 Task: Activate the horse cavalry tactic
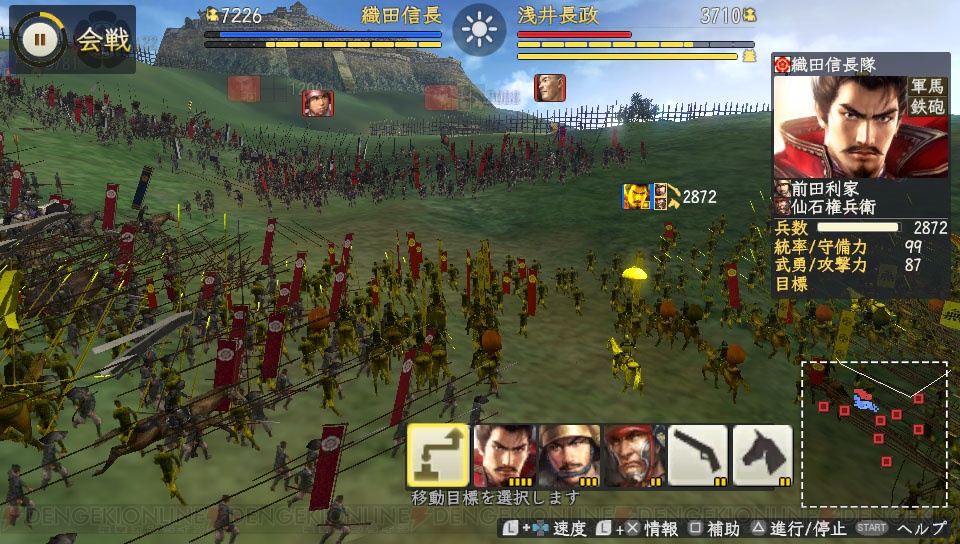point(763,456)
